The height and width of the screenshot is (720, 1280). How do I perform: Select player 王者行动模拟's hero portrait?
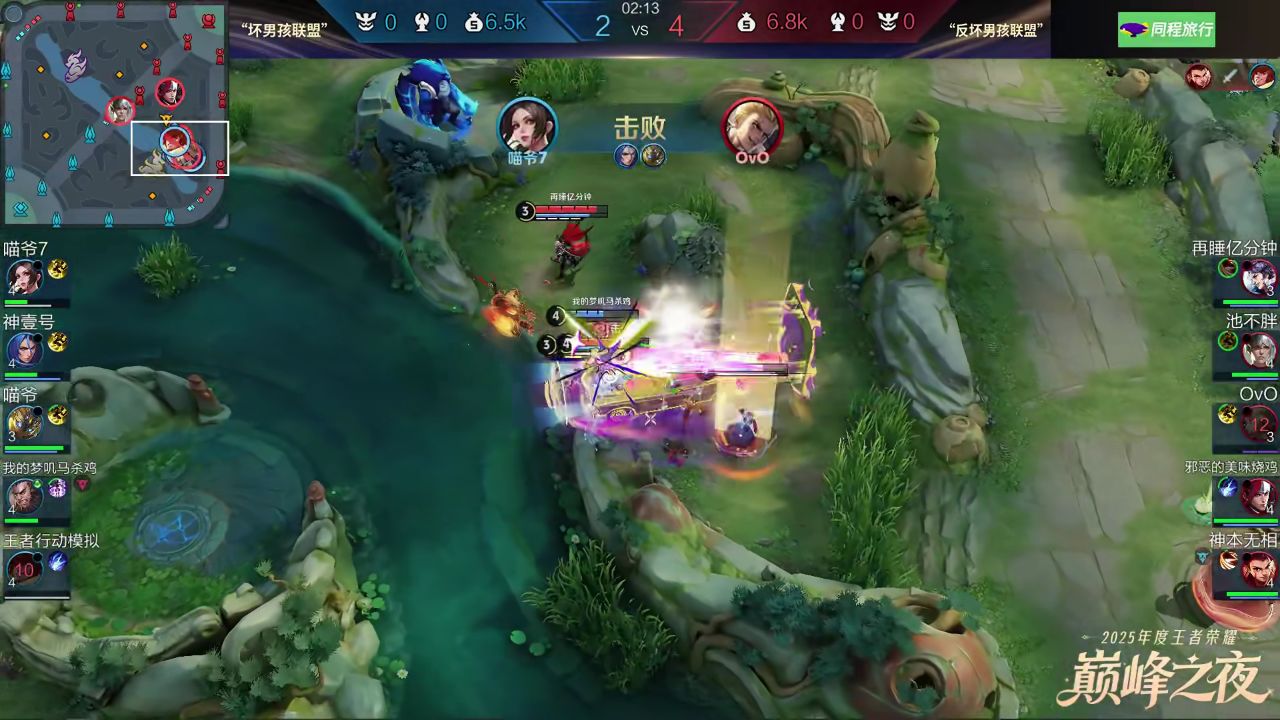point(22,569)
